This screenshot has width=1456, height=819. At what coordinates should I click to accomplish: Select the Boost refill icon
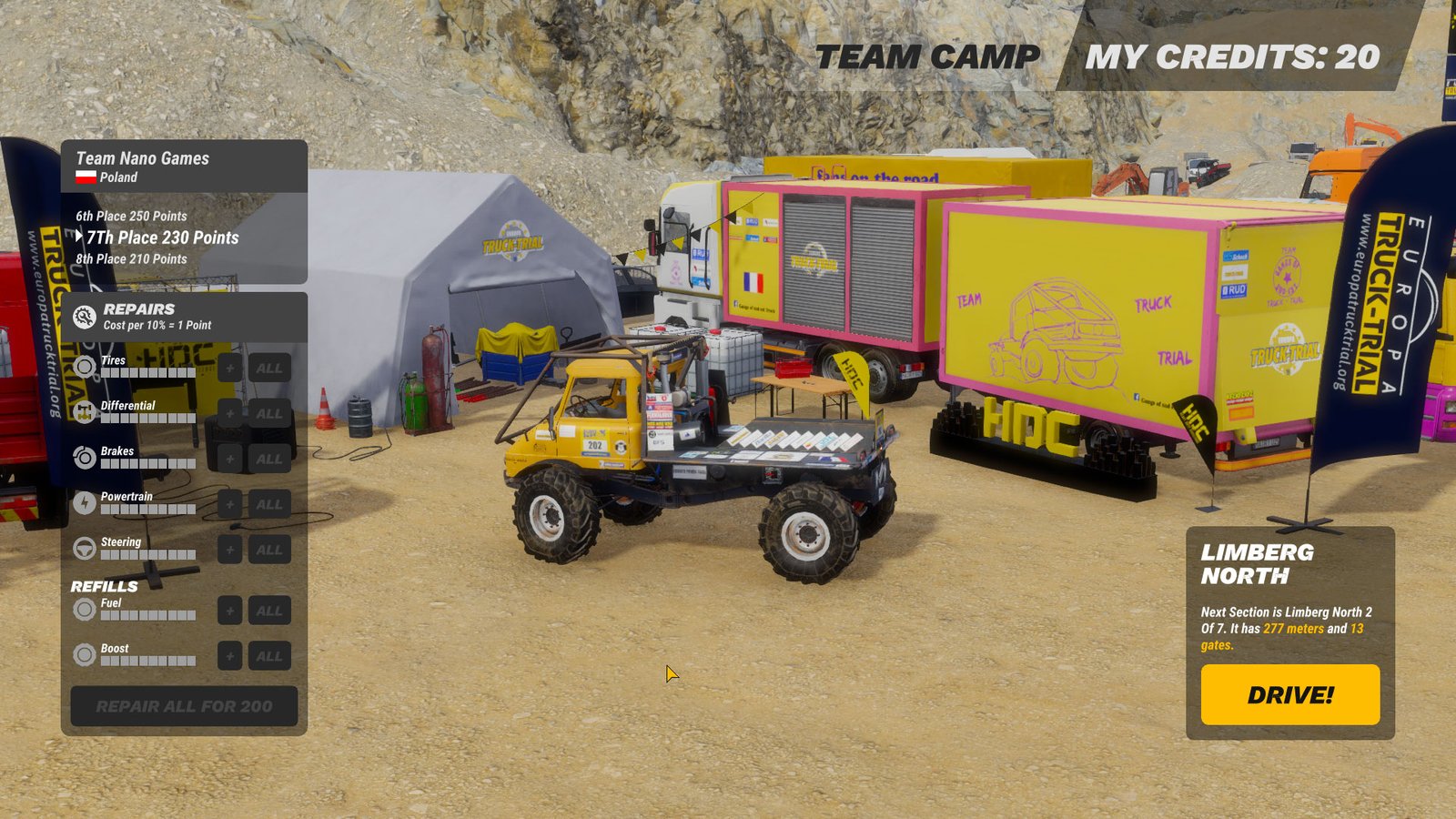pyautogui.click(x=86, y=654)
